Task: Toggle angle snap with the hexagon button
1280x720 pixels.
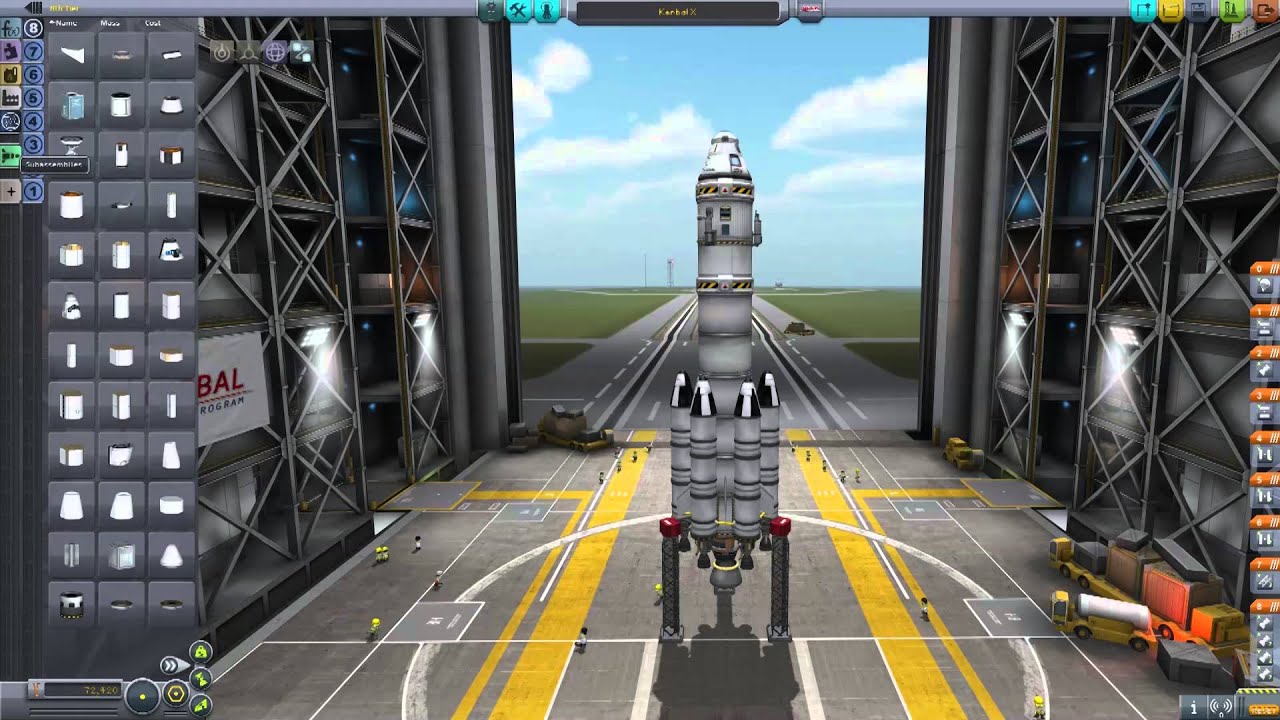Action: [x=176, y=693]
